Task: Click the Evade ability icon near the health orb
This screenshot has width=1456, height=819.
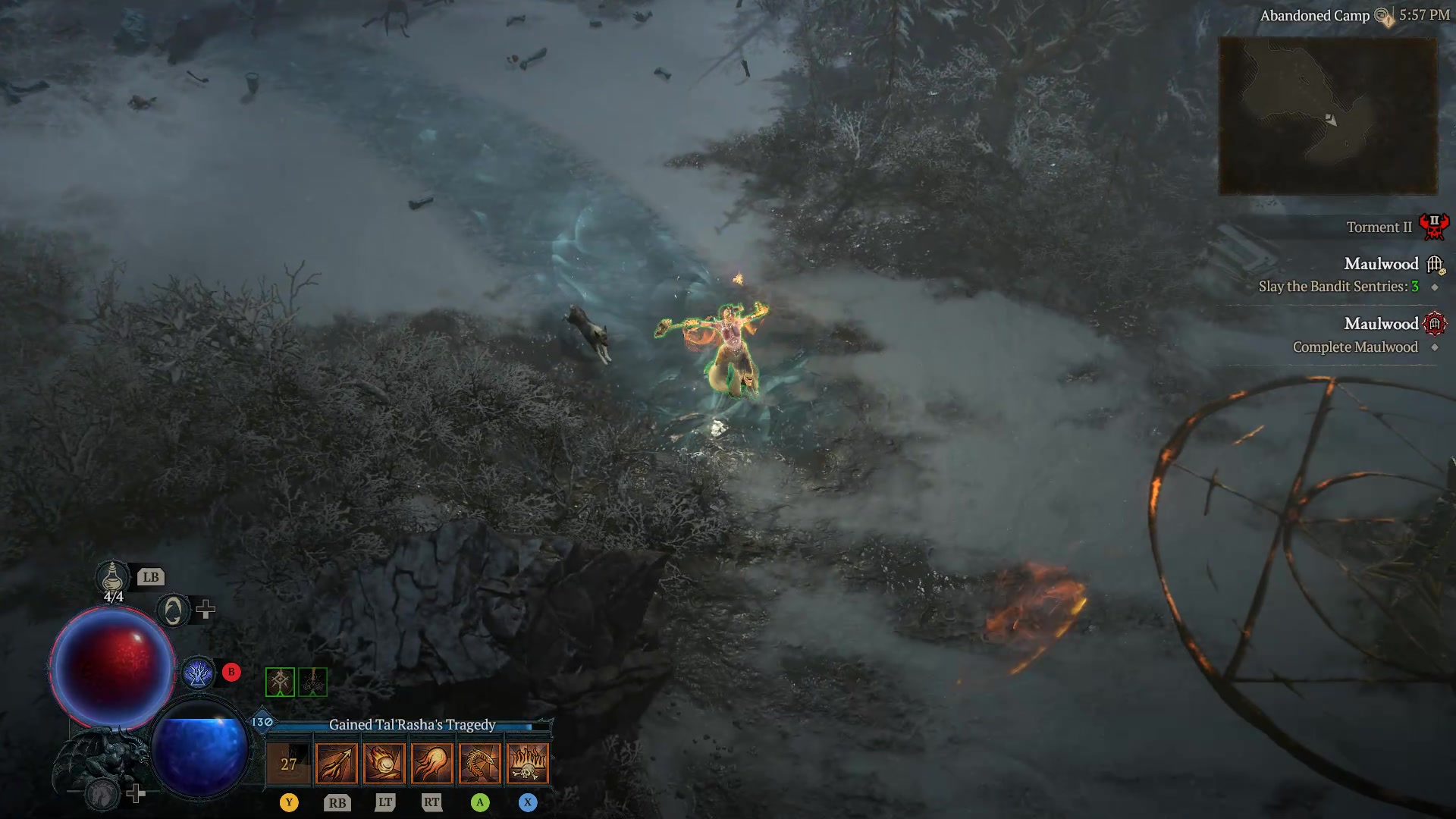Action: click(x=173, y=609)
